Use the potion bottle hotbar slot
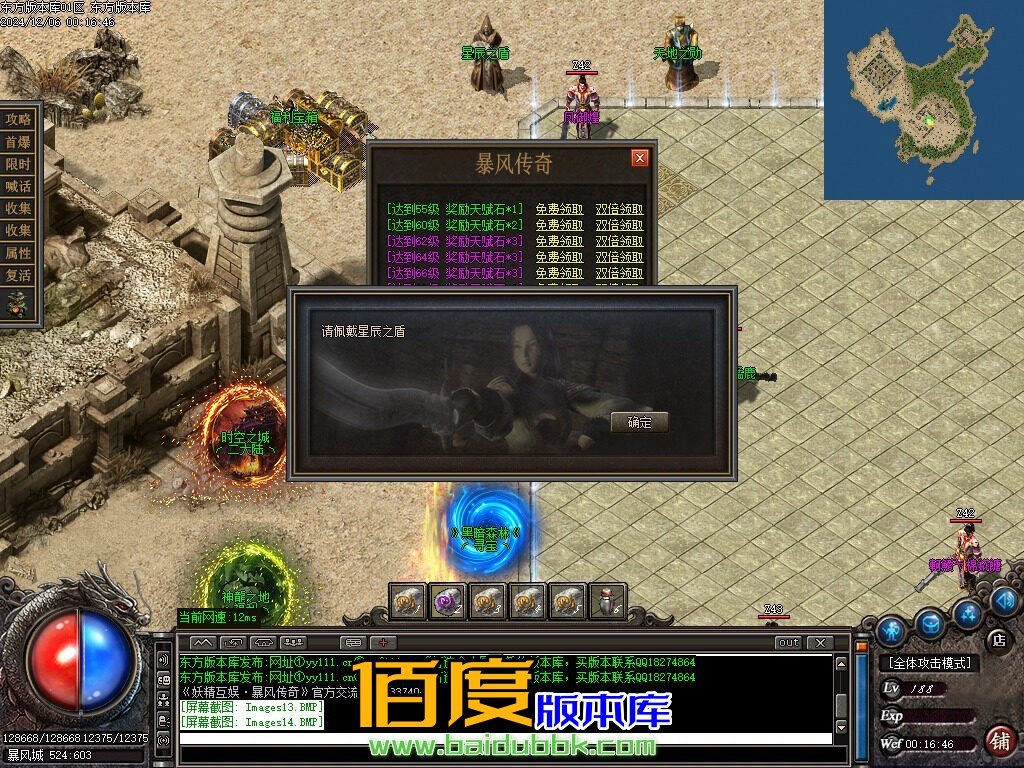The height and width of the screenshot is (768, 1024). coord(608,600)
